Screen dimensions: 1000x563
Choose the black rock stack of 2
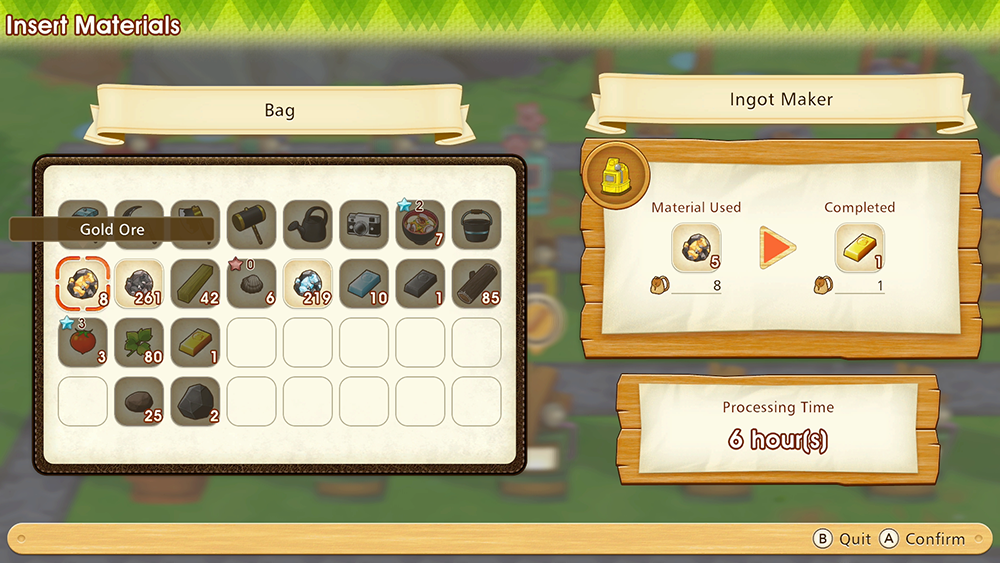tap(195, 400)
